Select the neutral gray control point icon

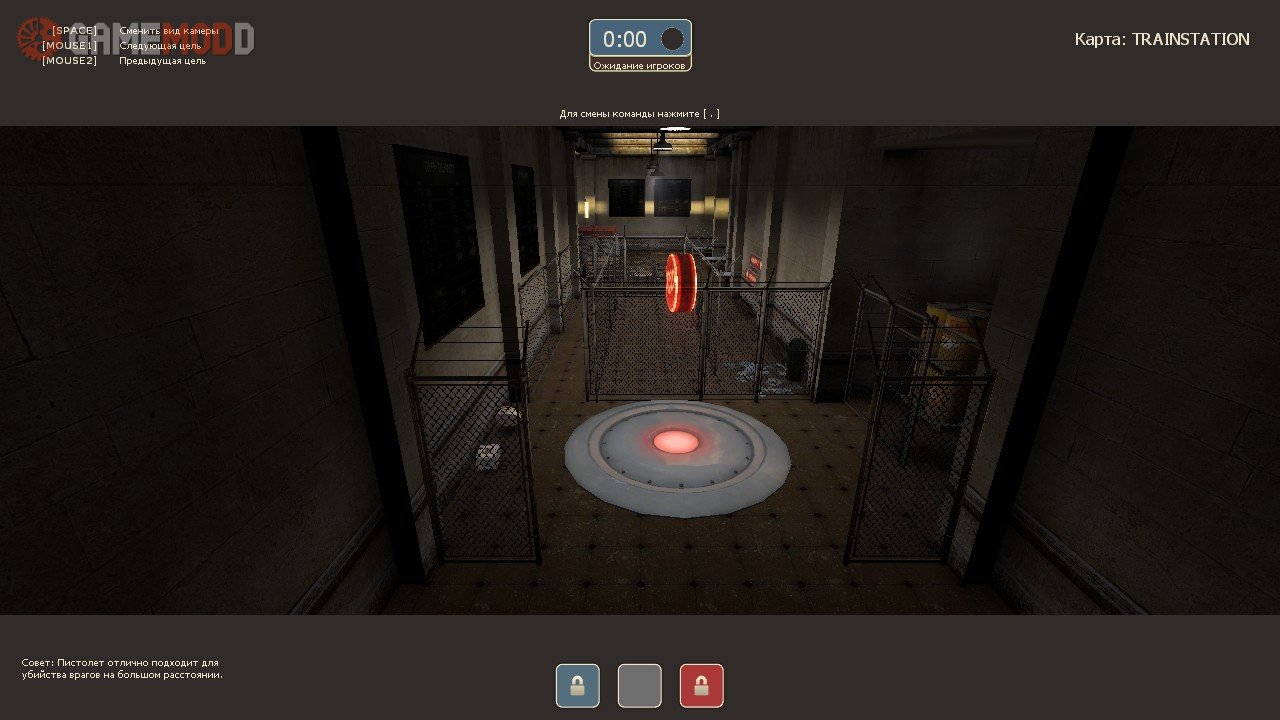[x=640, y=686]
